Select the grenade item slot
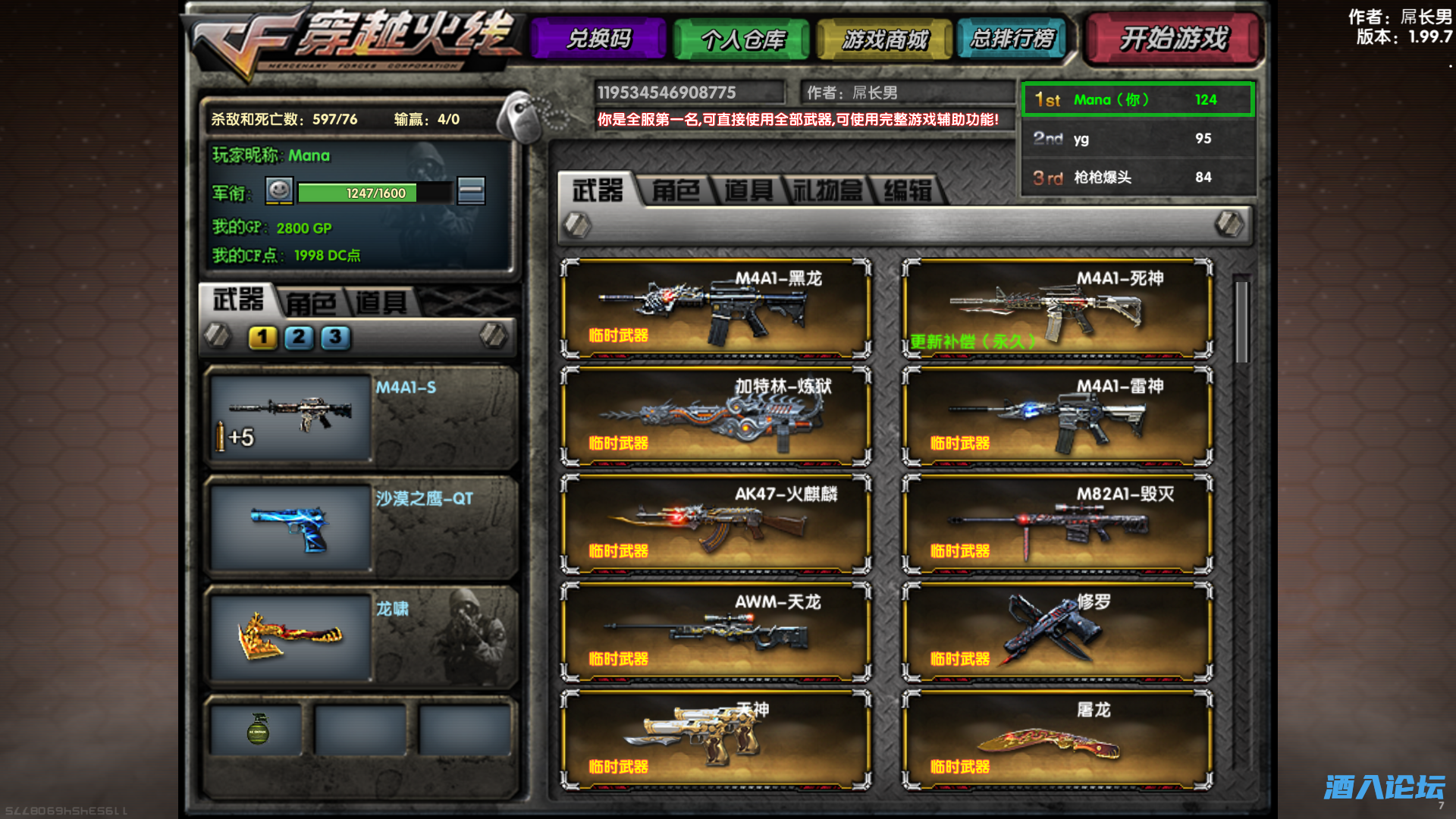Screen dimensions: 1456x819 256,729
